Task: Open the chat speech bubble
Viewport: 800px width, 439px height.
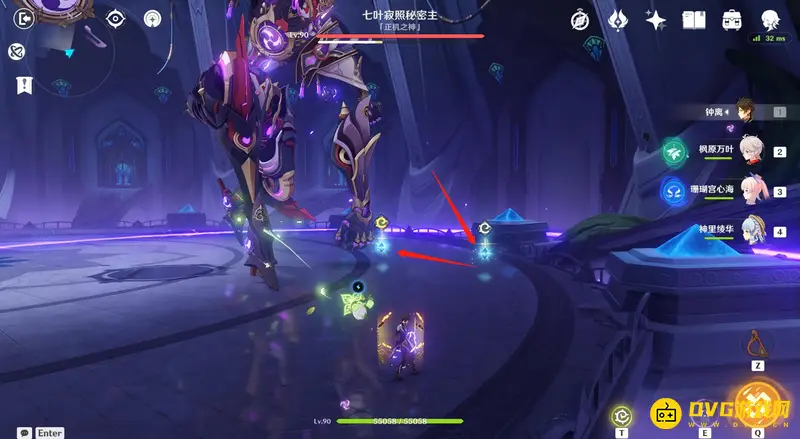Action: [x=21, y=432]
